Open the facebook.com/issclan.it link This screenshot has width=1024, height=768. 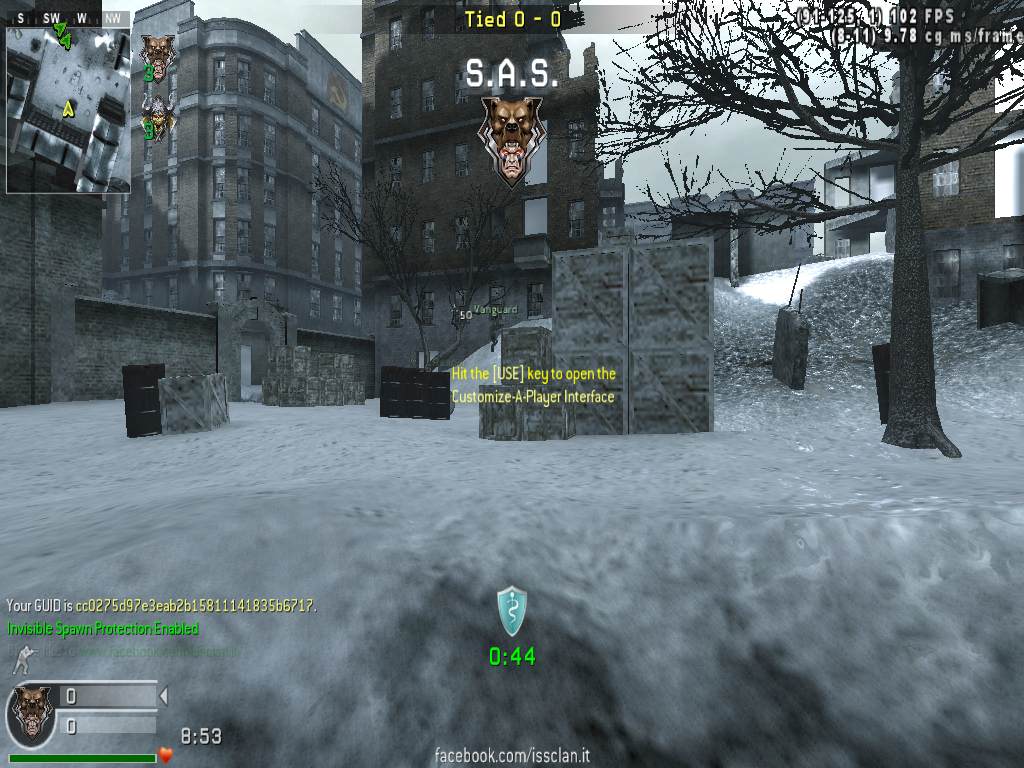[x=512, y=756]
